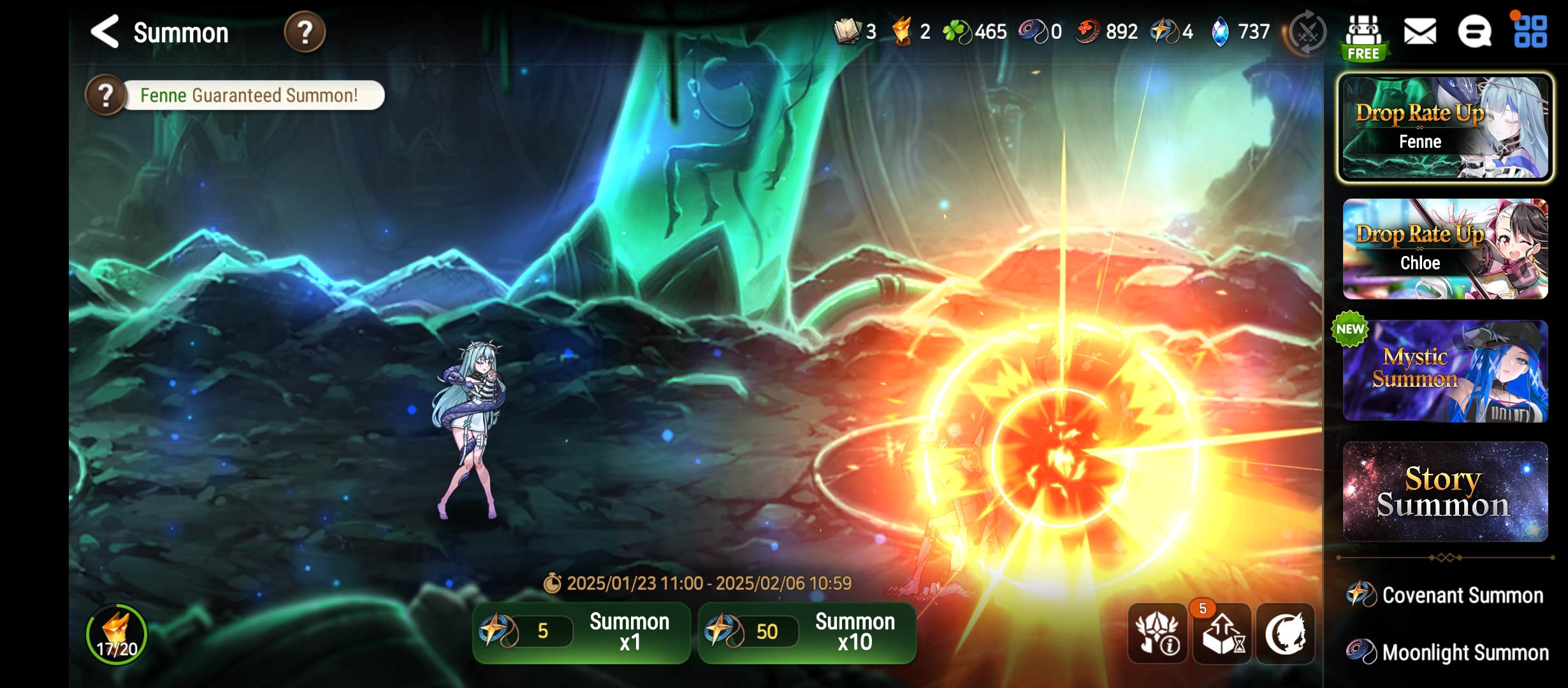Claim the FREE castle icon reward
Image resolution: width=1568 pixels, height=688 pixels.
[x=1363, y=37]
